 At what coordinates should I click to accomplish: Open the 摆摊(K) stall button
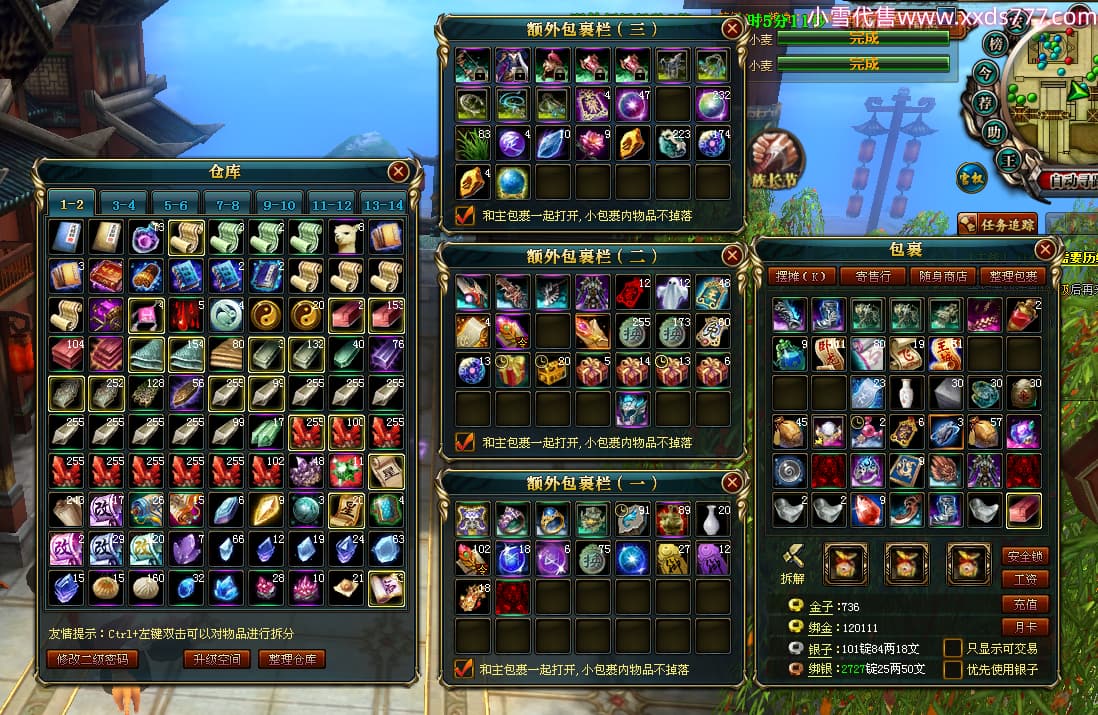(800, 276)
